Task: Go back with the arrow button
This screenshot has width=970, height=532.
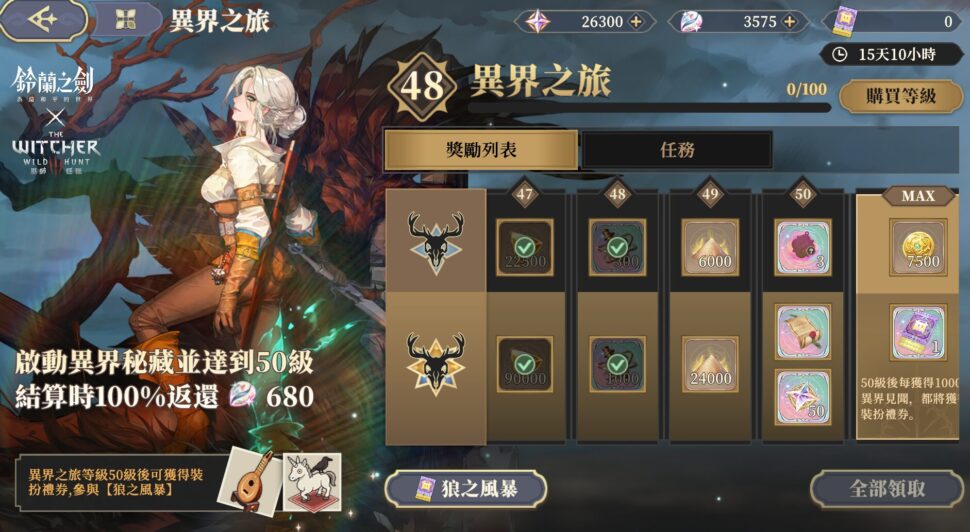Action: coord(42,20)
